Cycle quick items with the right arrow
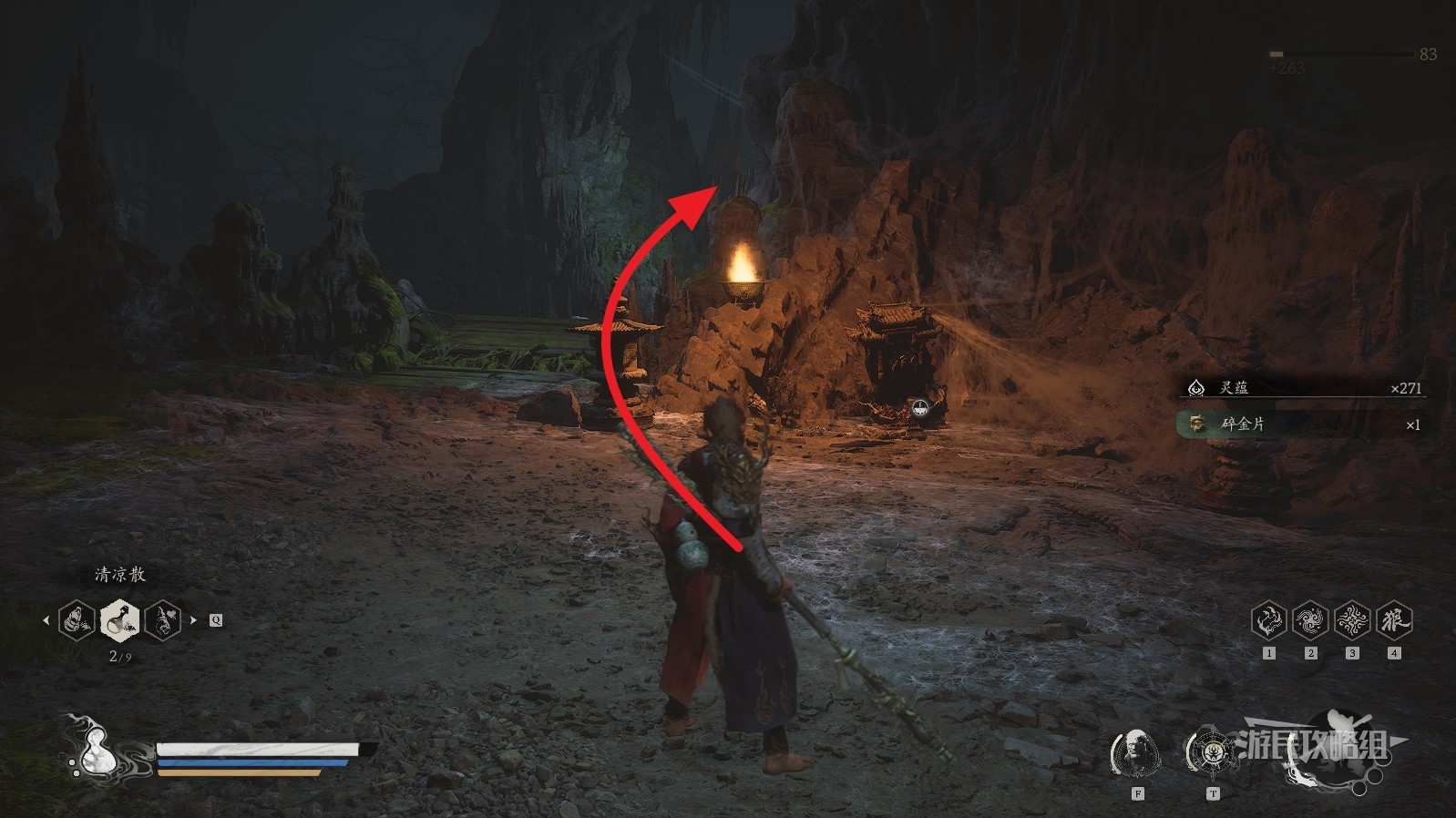The image size is (1456, 818). (x=193, y=620)
